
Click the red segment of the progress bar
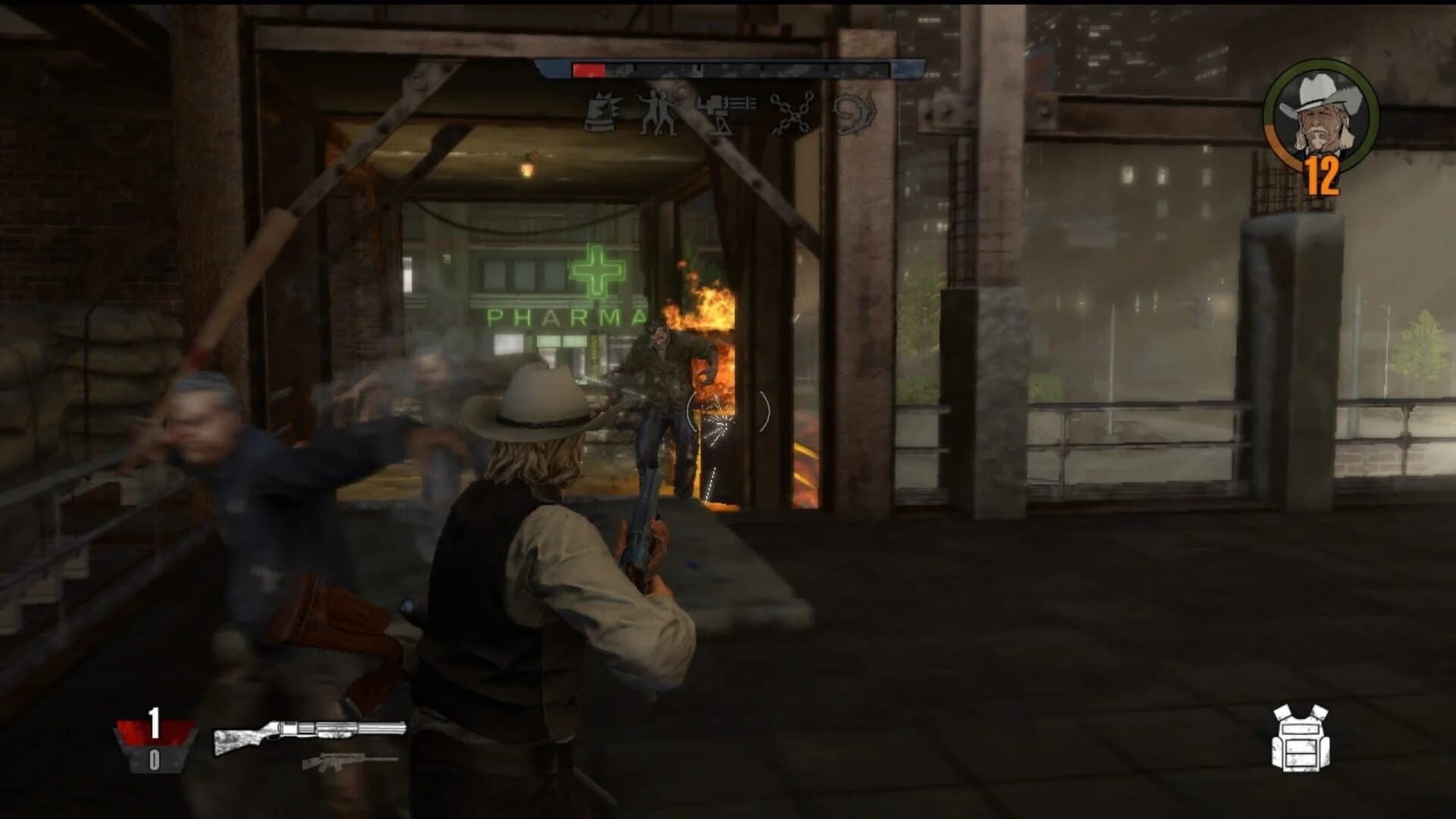click(589, 70)
